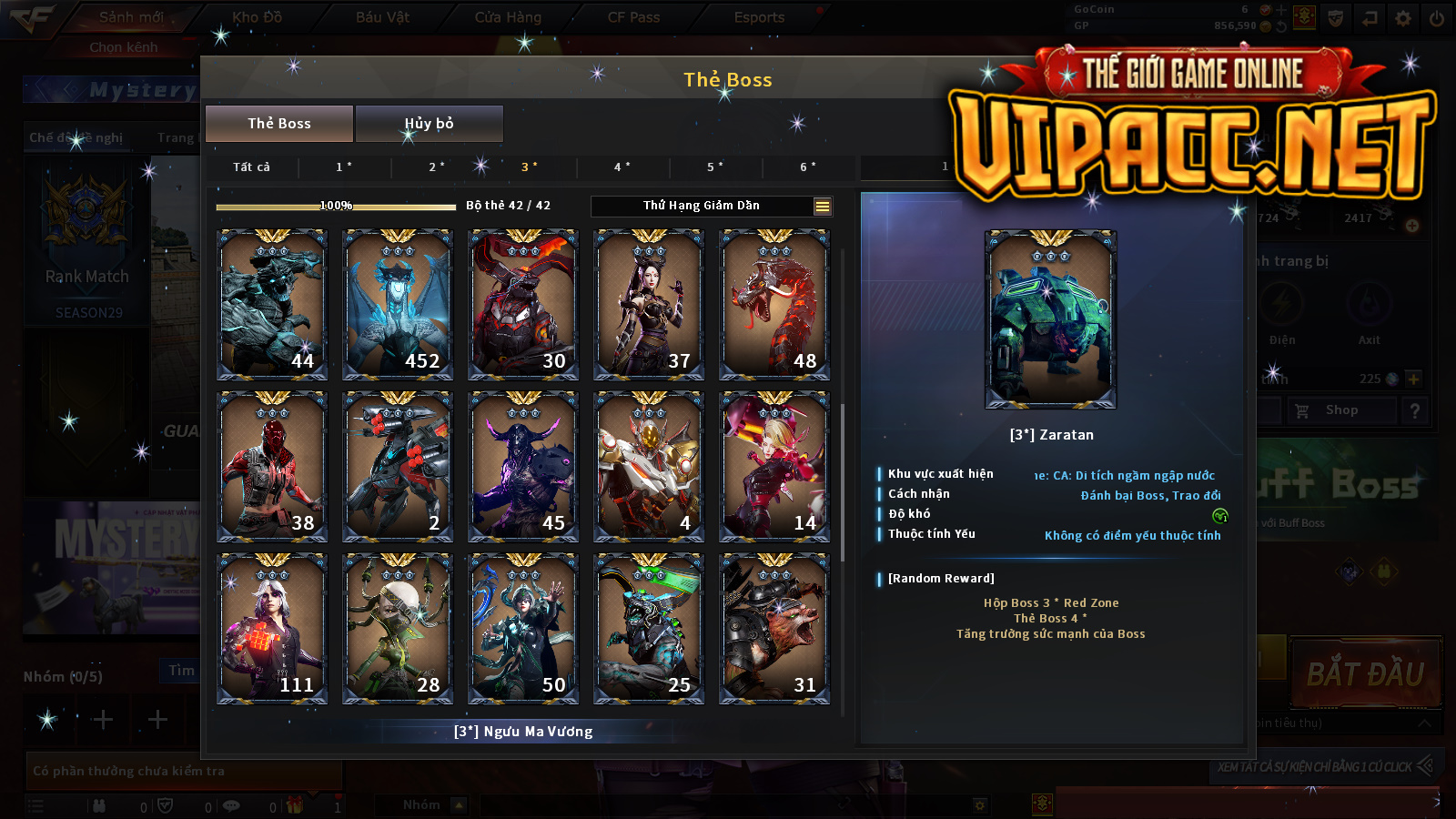The width and height of the screenshot is (1456, 819).
Task: Go to the Cửa Hàng store
Action: click(508, 17)
